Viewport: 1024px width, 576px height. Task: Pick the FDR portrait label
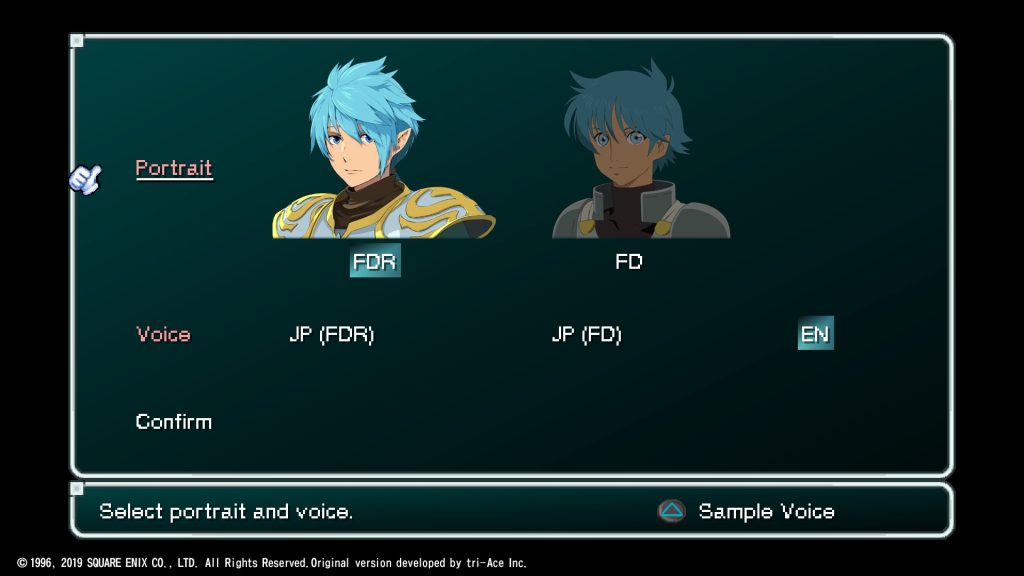375,262
